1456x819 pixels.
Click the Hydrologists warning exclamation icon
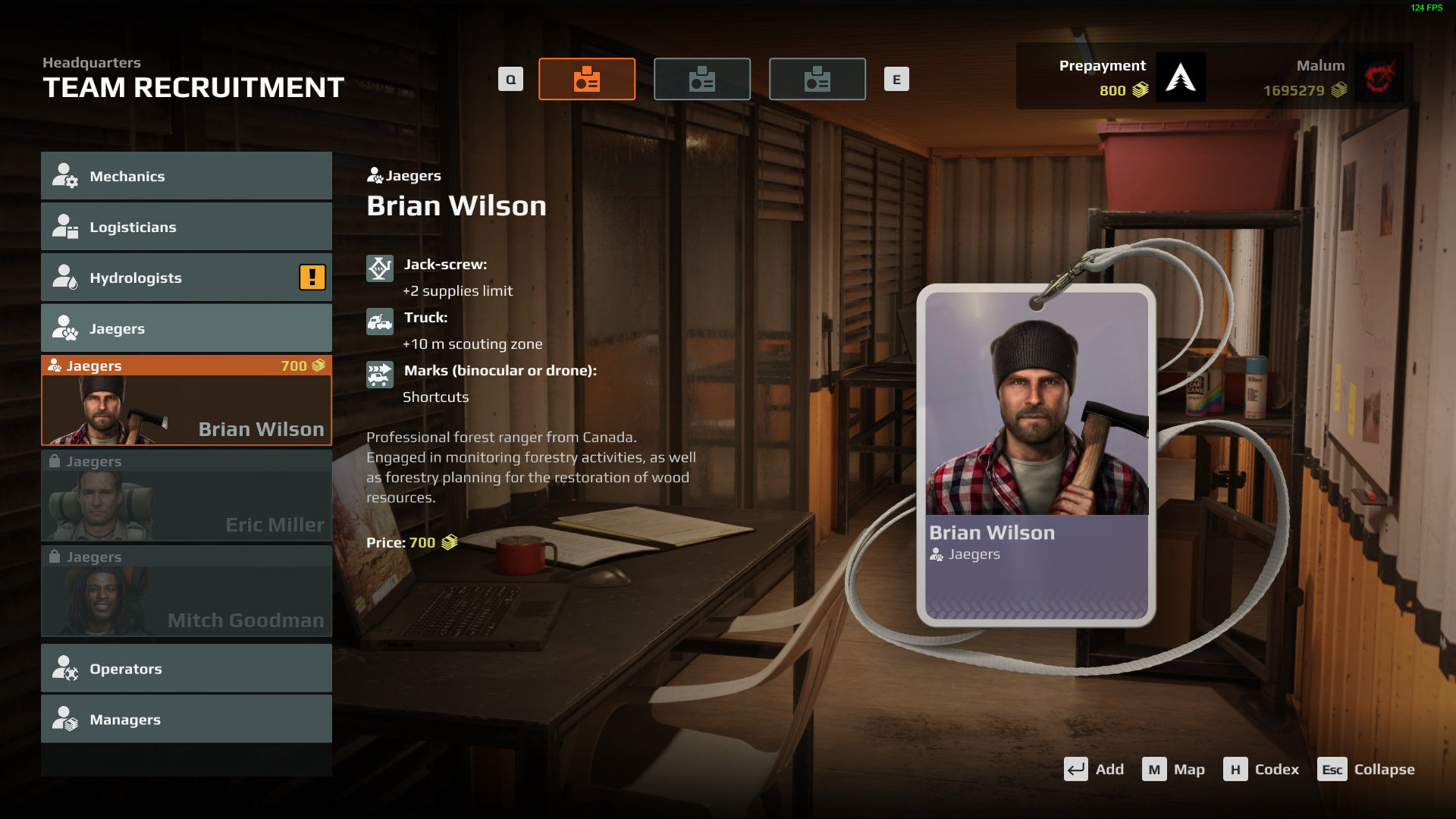(312, 278)
